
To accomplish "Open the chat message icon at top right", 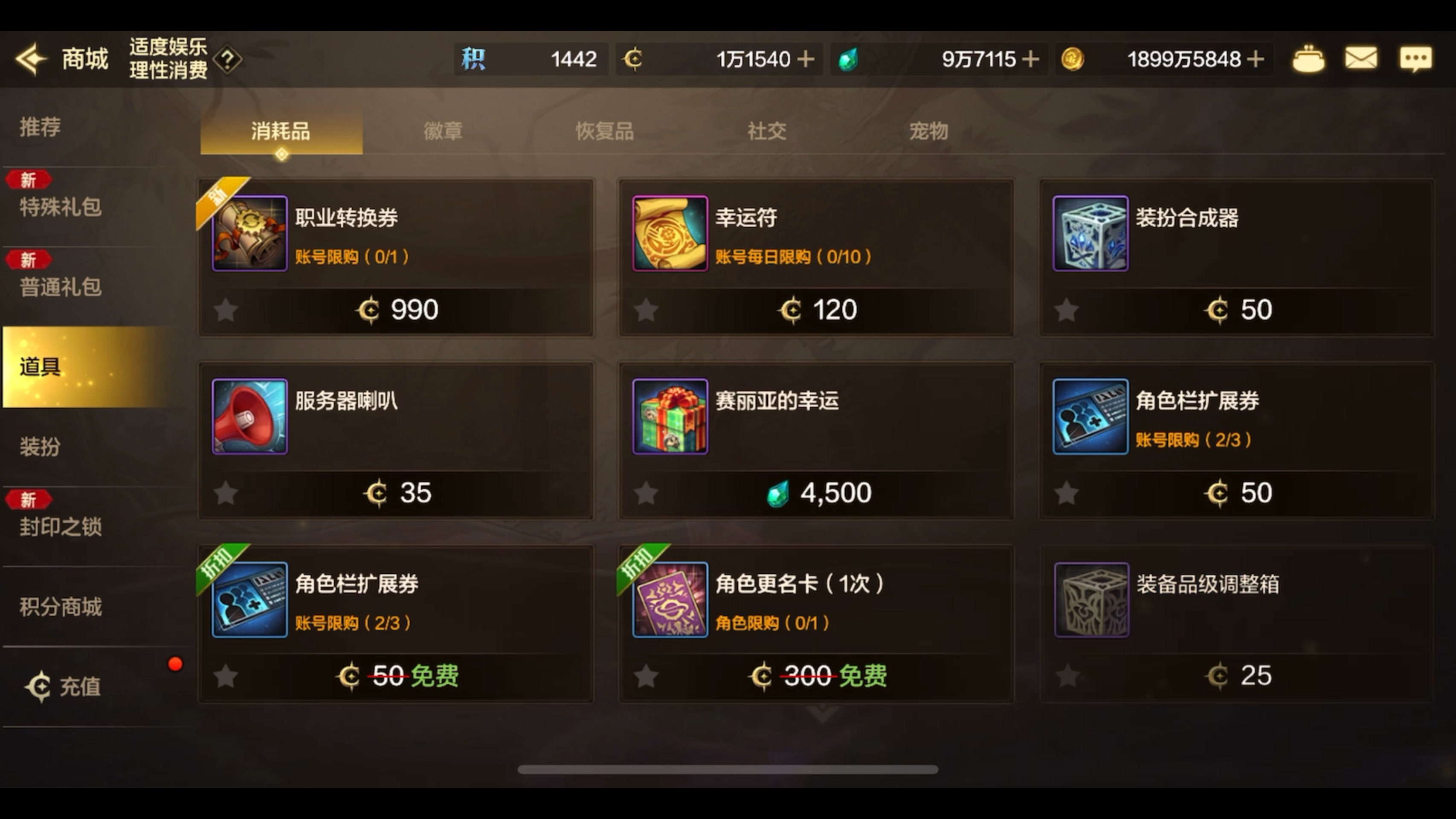I will 1416,59.
